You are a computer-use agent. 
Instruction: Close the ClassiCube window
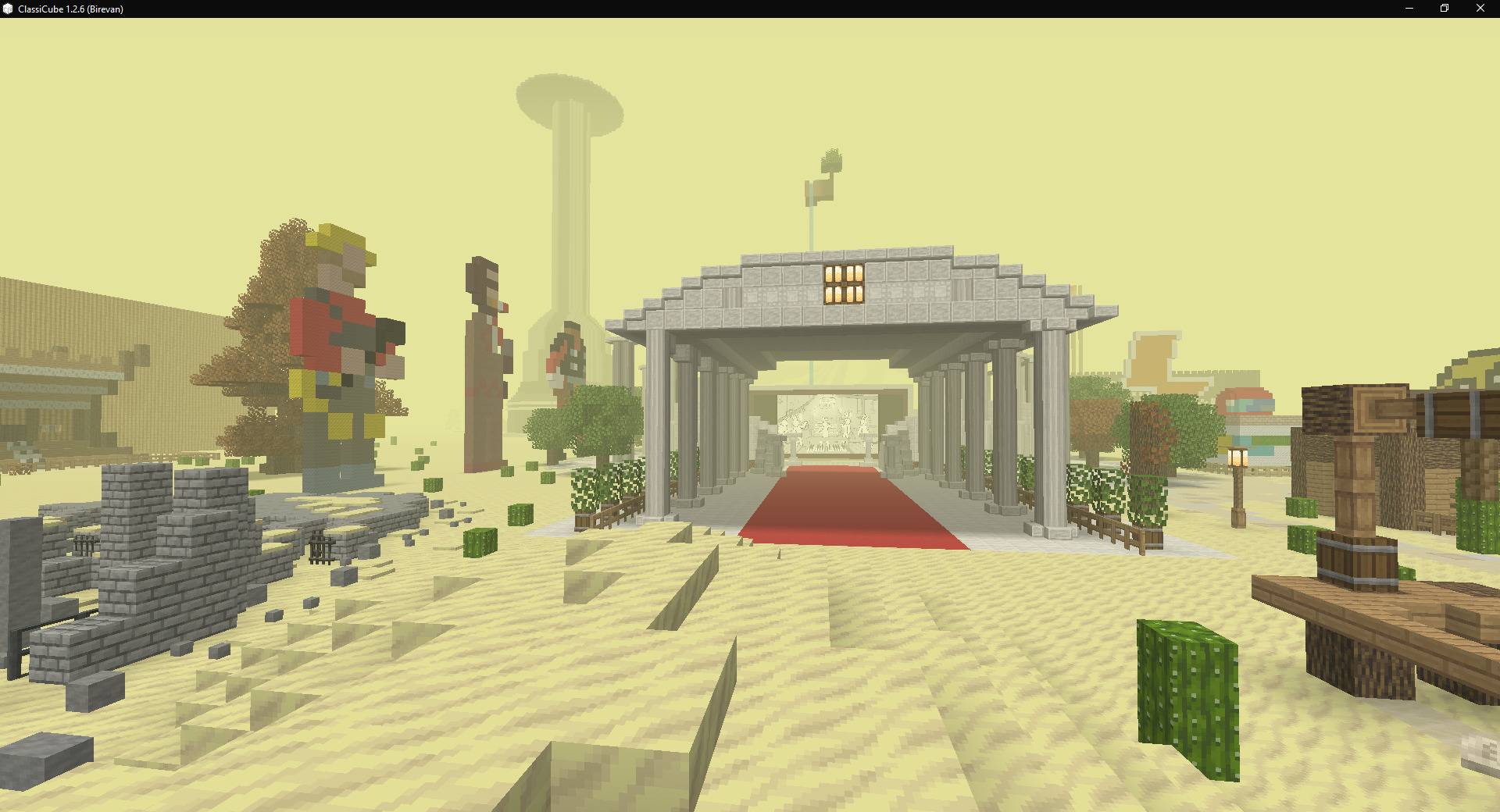[1480, 9]
